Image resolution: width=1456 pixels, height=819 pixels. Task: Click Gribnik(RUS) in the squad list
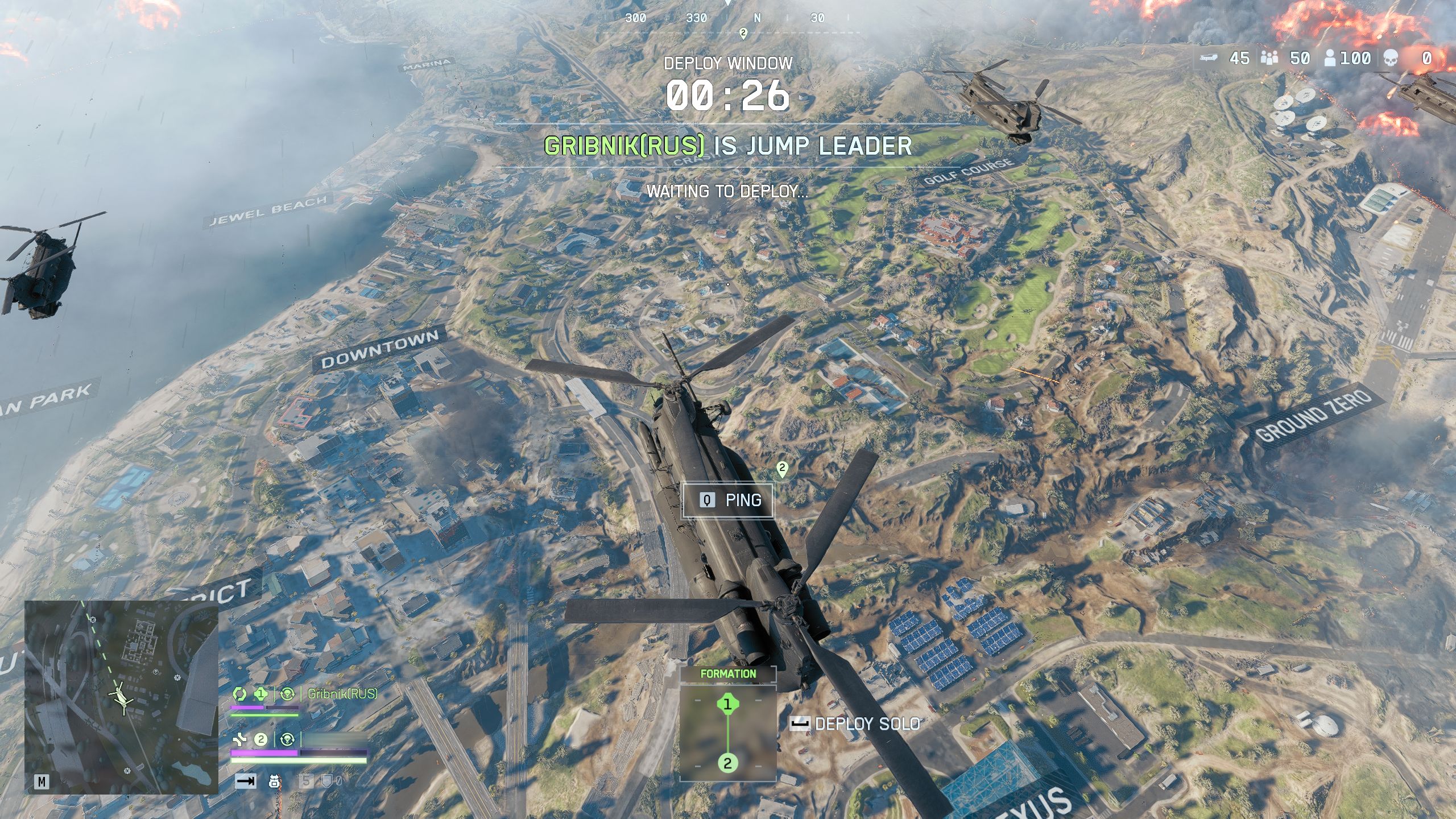click(342, 693)
